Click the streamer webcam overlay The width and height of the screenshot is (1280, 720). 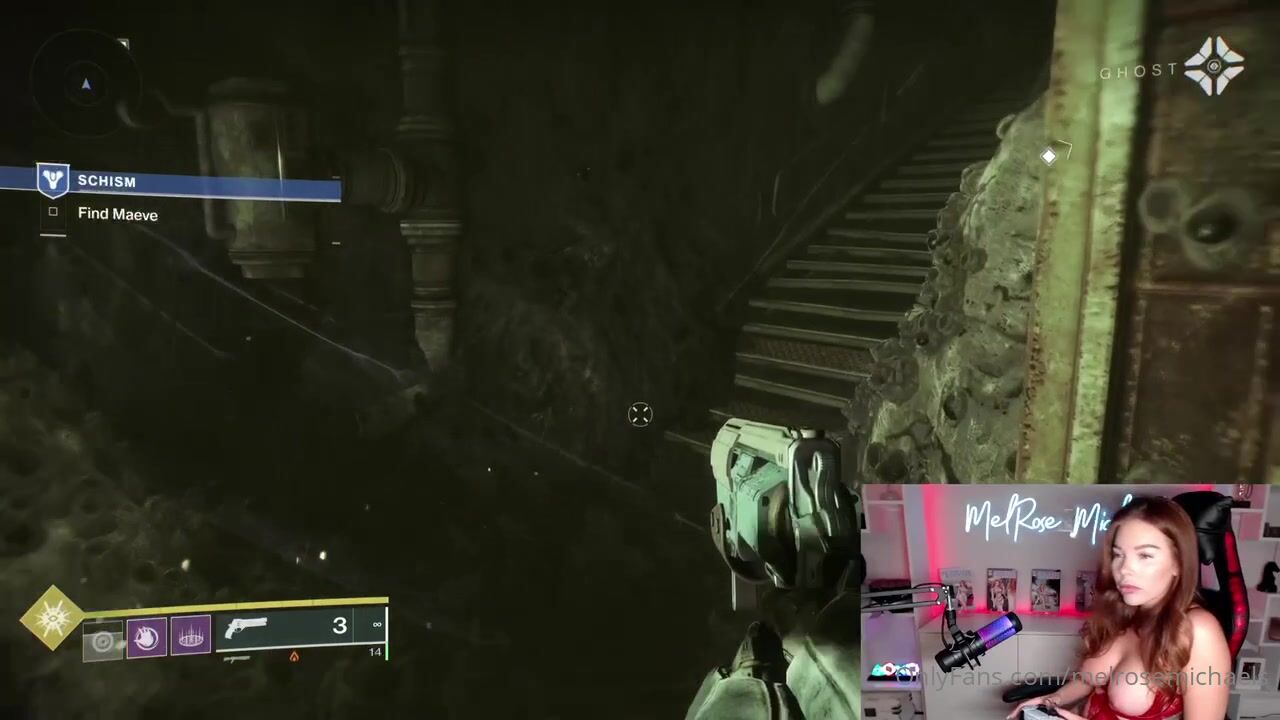coord(1068,602)
